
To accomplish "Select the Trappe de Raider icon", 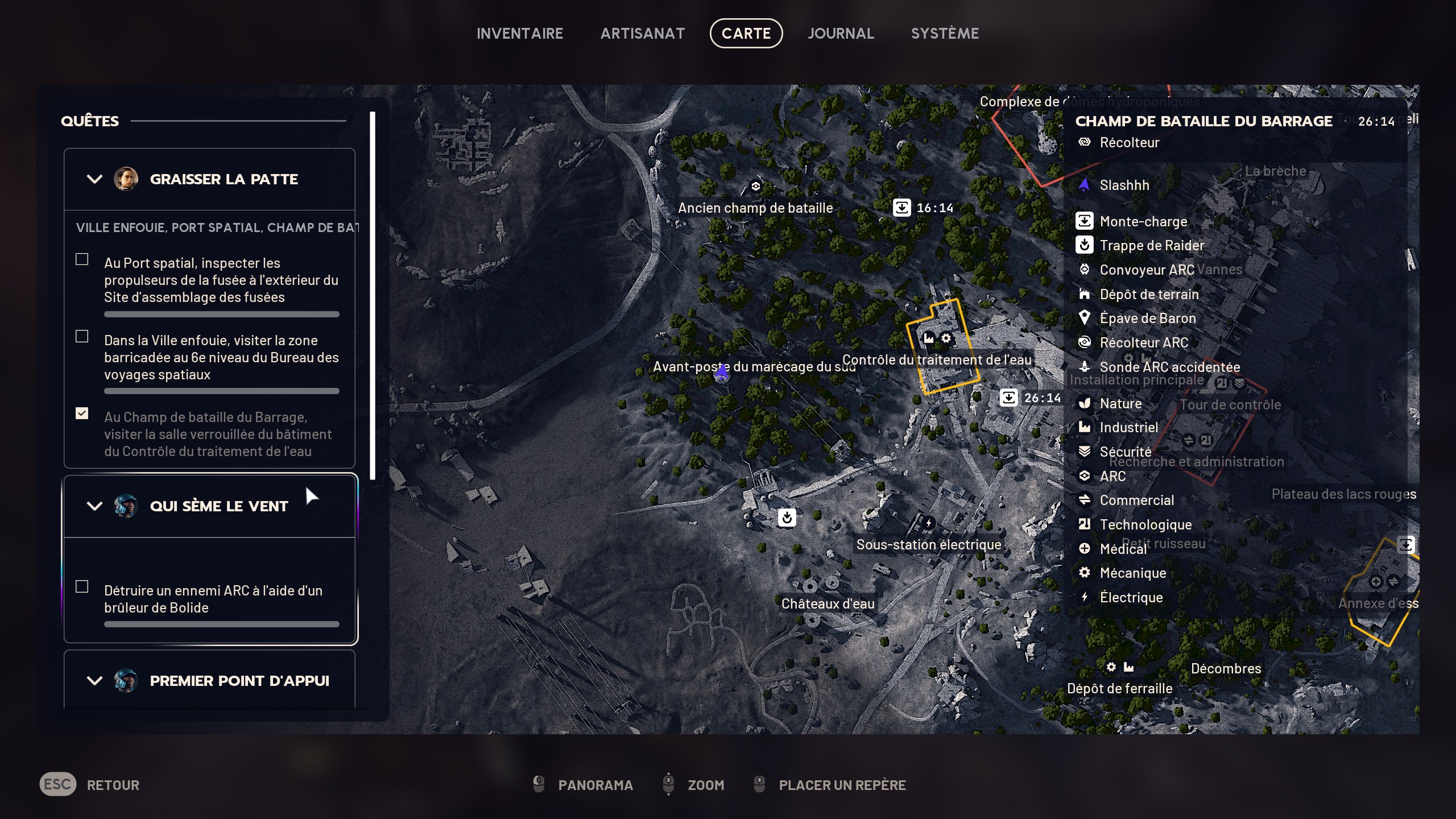I will (1085, 245).
